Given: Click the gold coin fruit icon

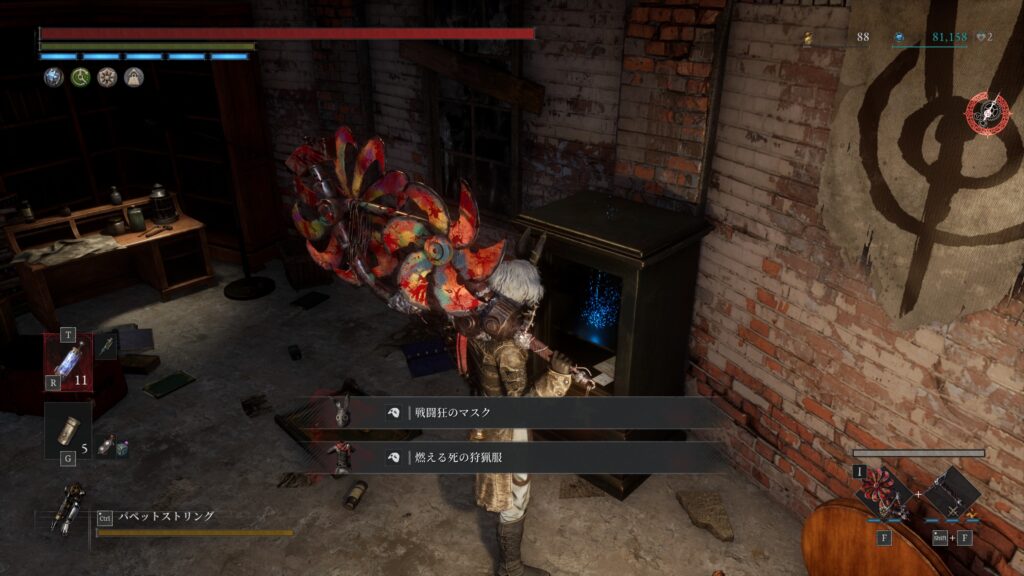Looking at the screenshot, I should pos(808,38).
